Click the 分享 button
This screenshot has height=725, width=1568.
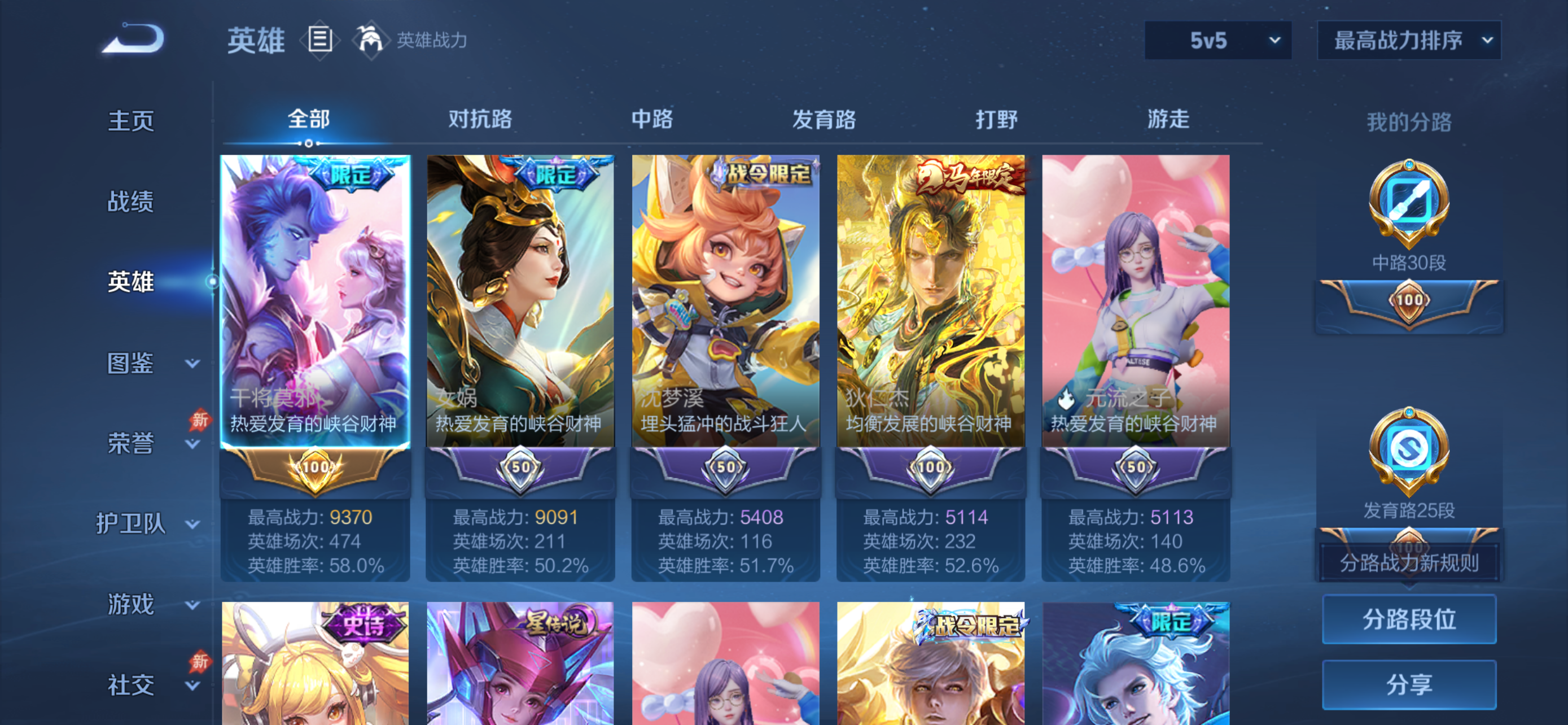pyautogui.click(x=1409, y=681)
